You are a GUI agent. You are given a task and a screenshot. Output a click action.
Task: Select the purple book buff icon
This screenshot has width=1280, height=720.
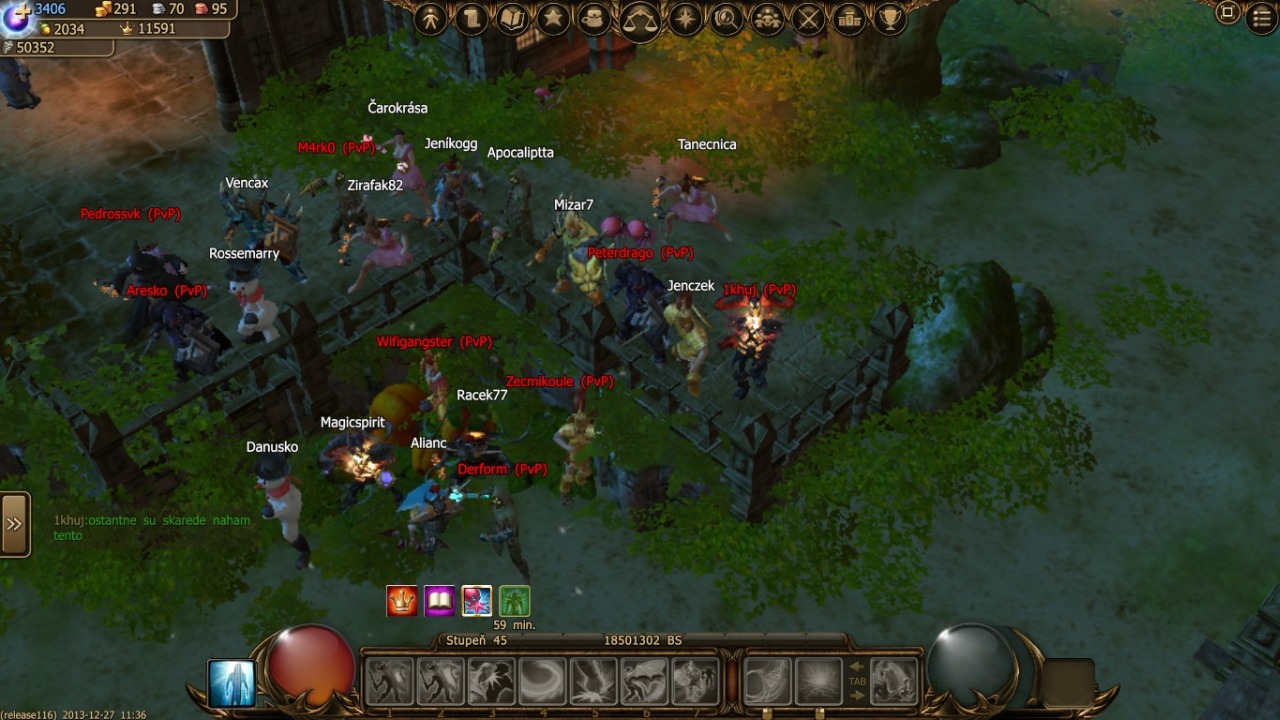tap(439, 601)
